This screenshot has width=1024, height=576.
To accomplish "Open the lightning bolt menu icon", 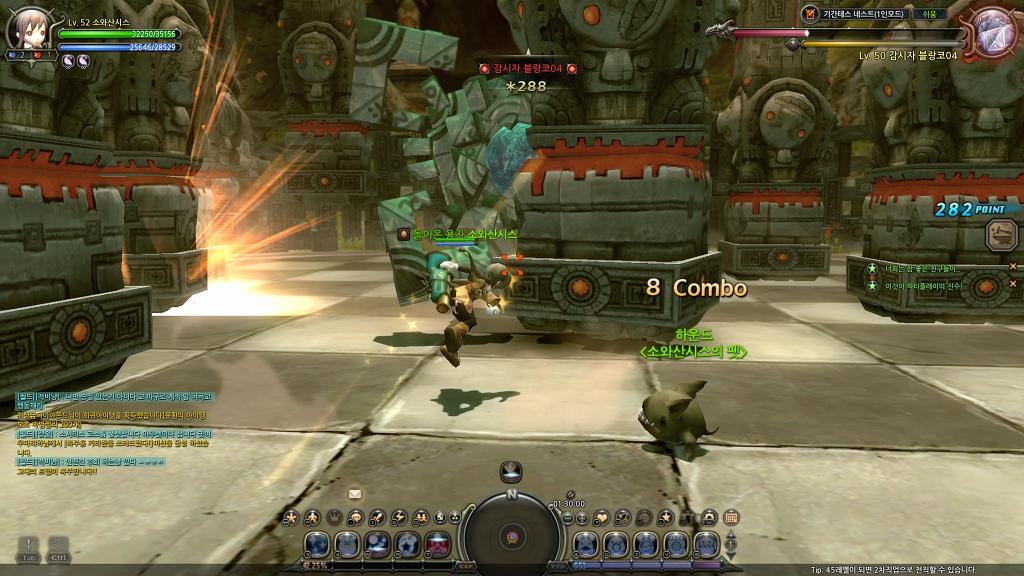I will tap(399, 517).
